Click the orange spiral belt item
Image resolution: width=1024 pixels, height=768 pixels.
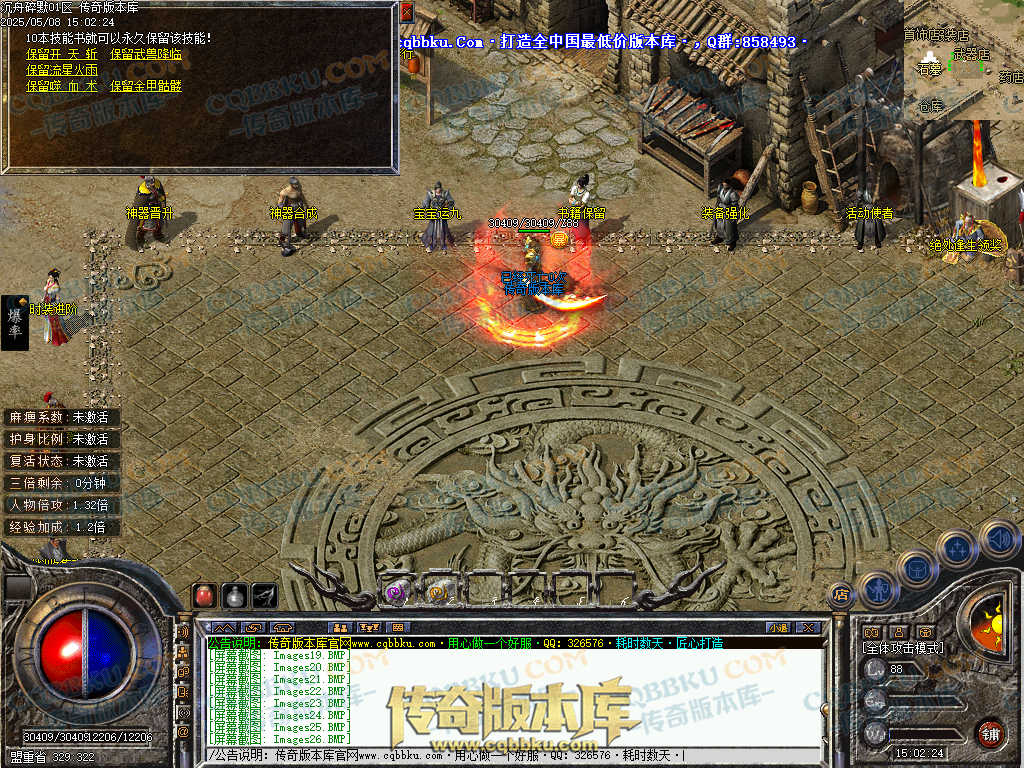pyautogui.click(x=437, y=591)
